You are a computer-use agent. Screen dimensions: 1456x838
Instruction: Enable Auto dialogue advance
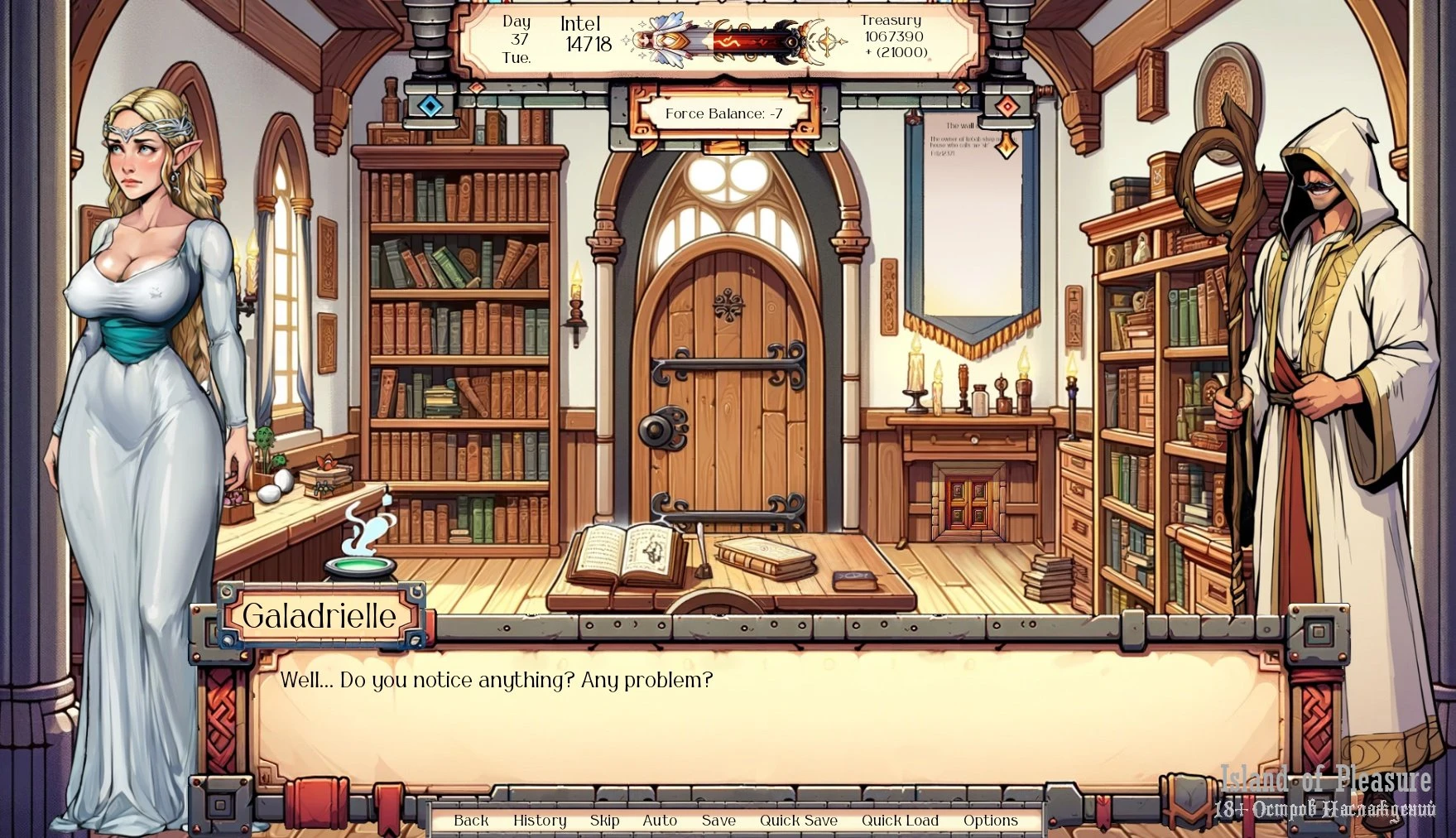click(660, 820)
